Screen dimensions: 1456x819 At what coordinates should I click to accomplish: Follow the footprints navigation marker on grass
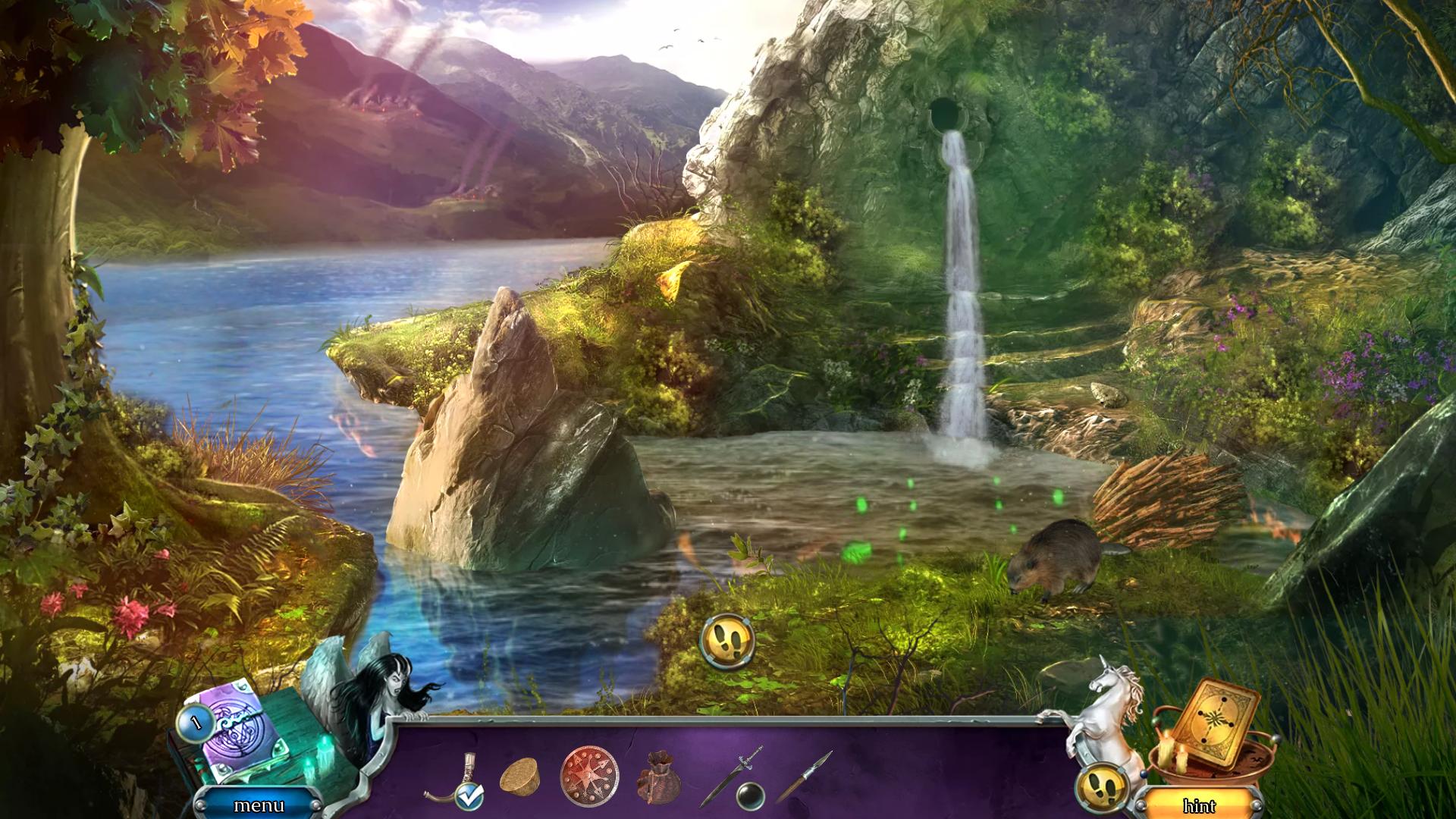click(727, 641)
